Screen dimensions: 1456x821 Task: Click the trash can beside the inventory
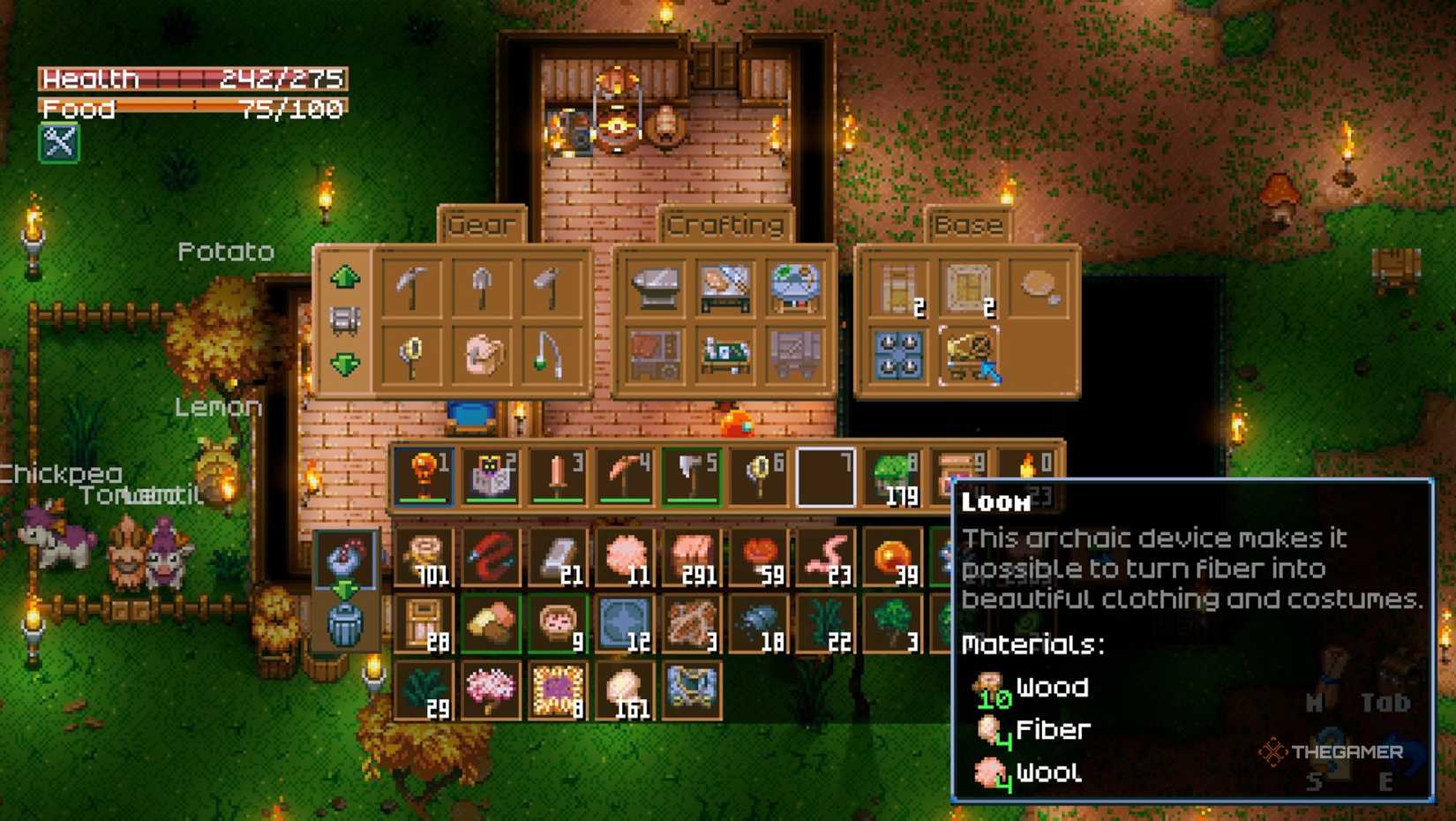coord(345,624)
